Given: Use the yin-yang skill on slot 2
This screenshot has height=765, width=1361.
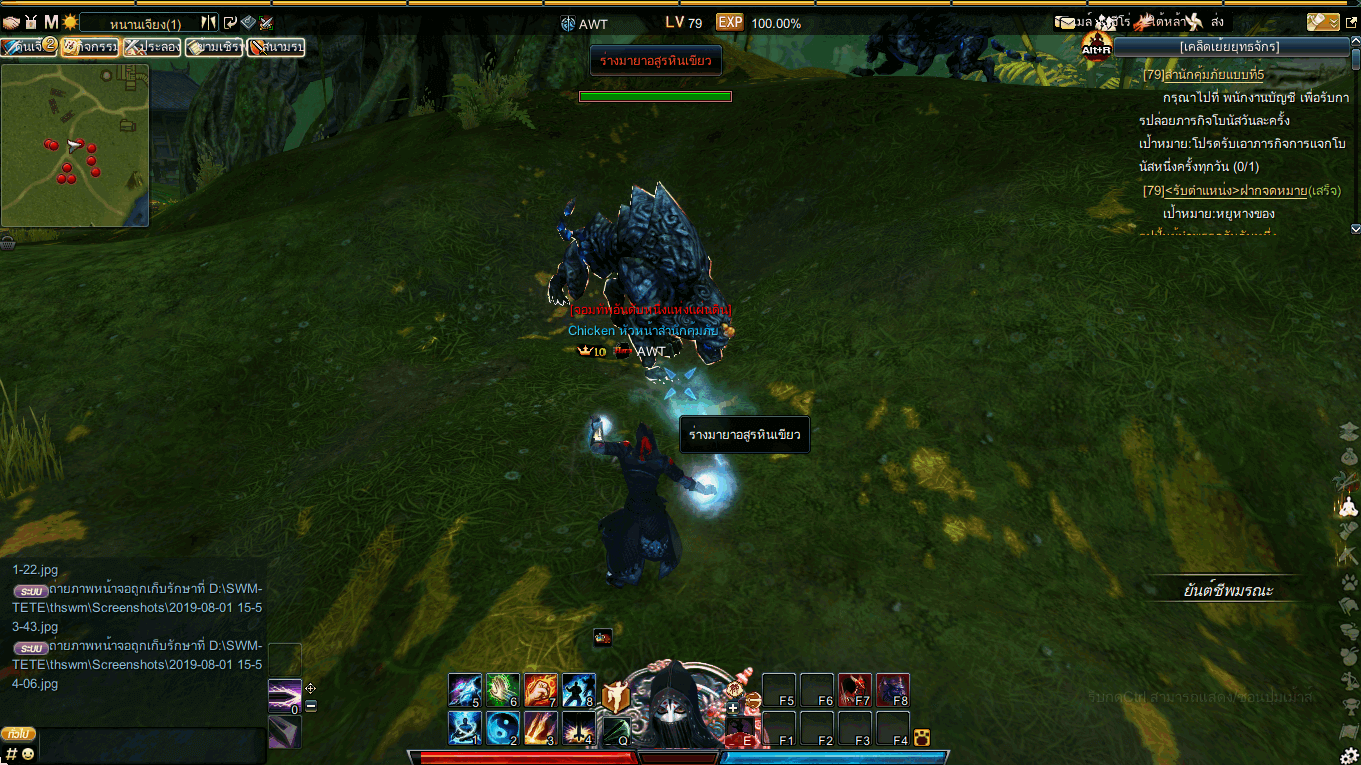Looking at the screenshot, I should pyautogui.click(x=503, y=728).
